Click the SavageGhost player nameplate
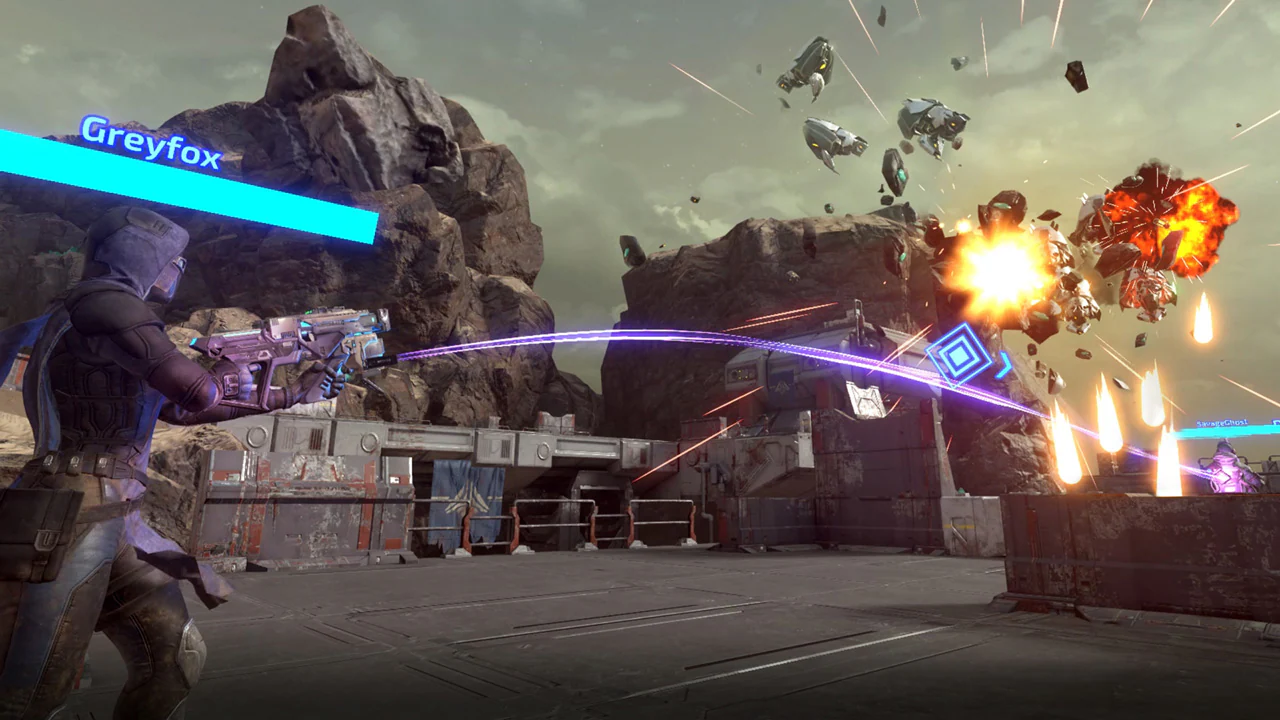The width and height of the screenshot is (1280, 720). 1222,422
